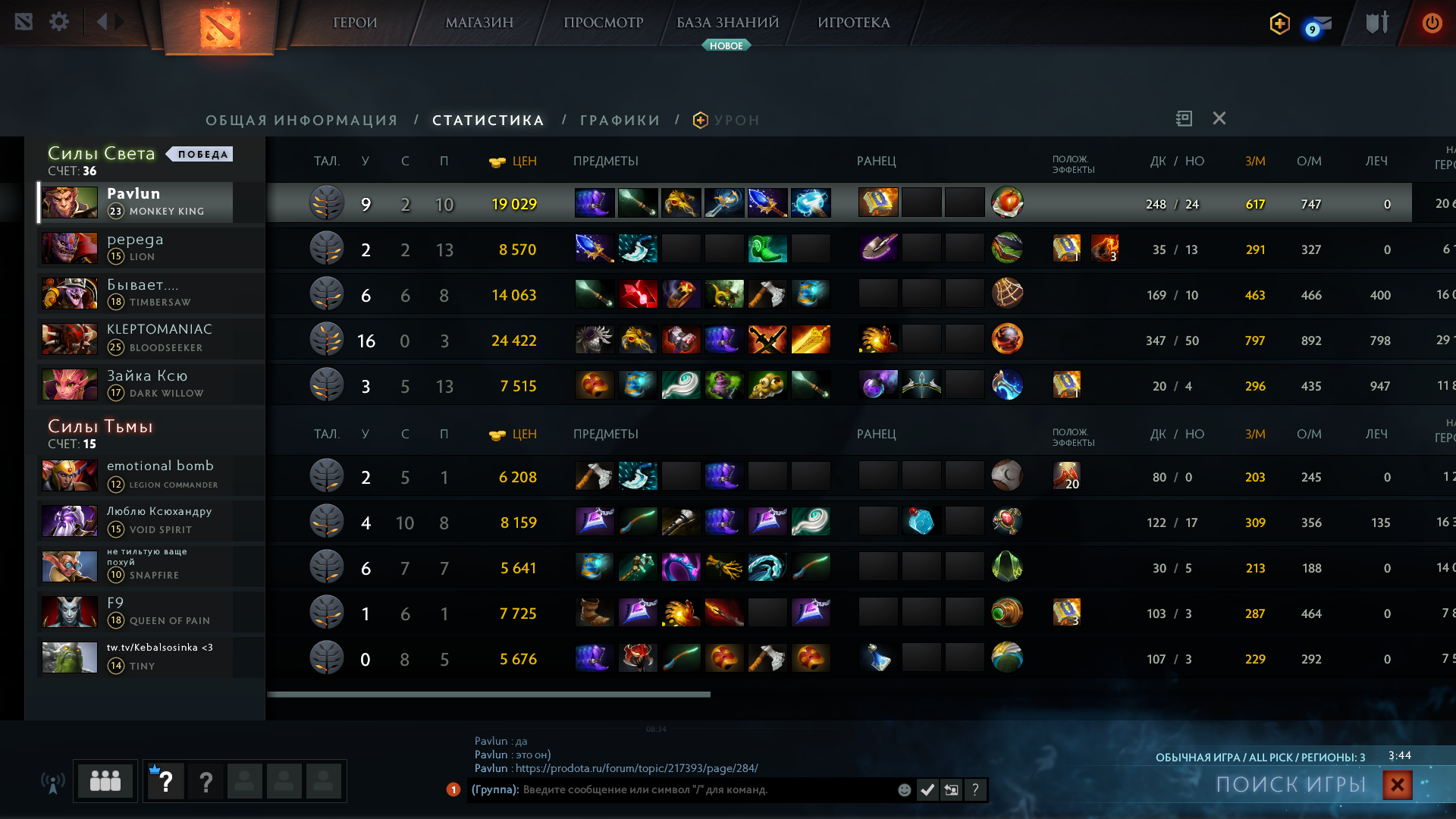Screen dimensions: 1456x819
Task: Show the Графики tab
Action: pos(620,121)
